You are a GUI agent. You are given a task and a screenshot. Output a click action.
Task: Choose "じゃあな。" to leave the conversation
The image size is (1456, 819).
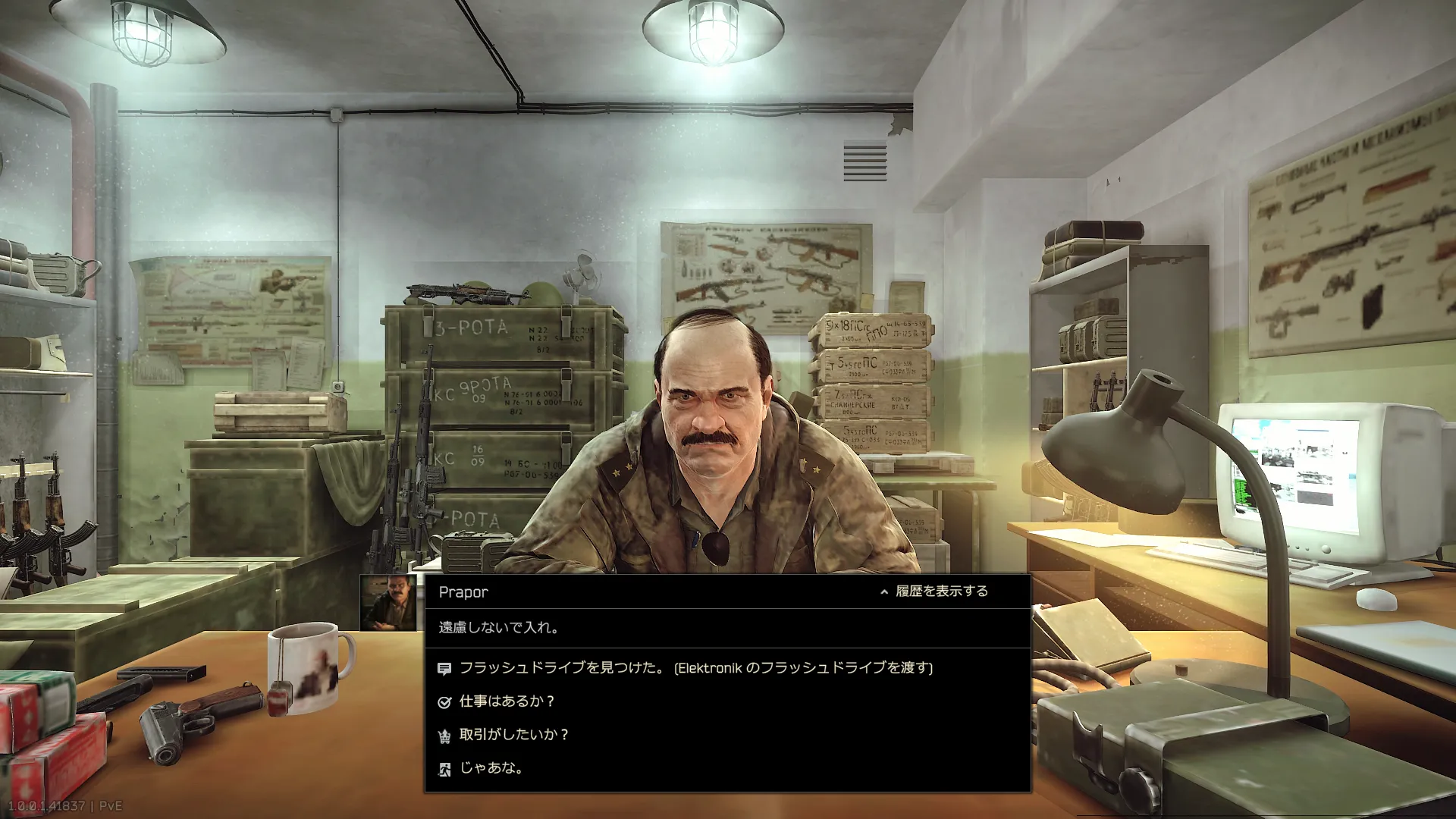pyautogui.click(x=491, y=768)
